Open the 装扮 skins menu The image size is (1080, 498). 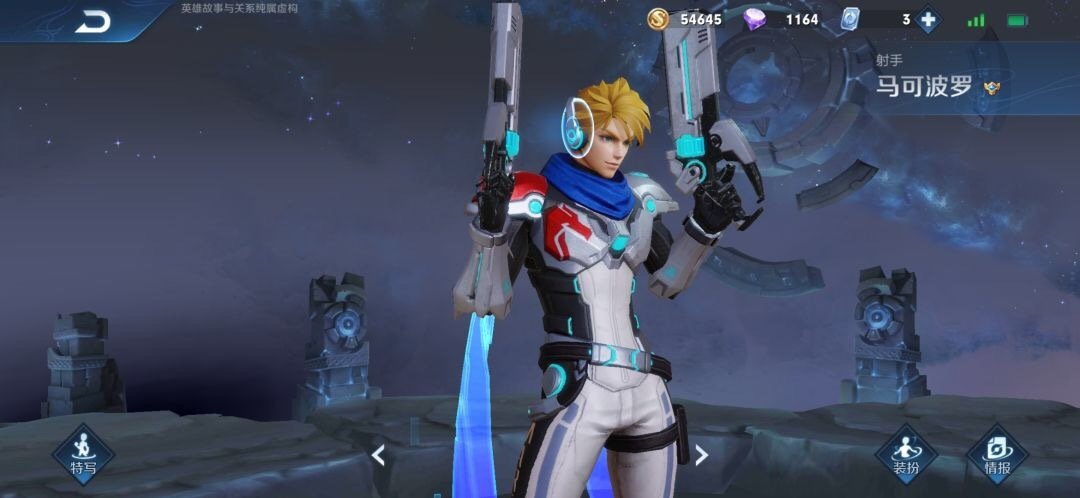(x=906, y=454)
